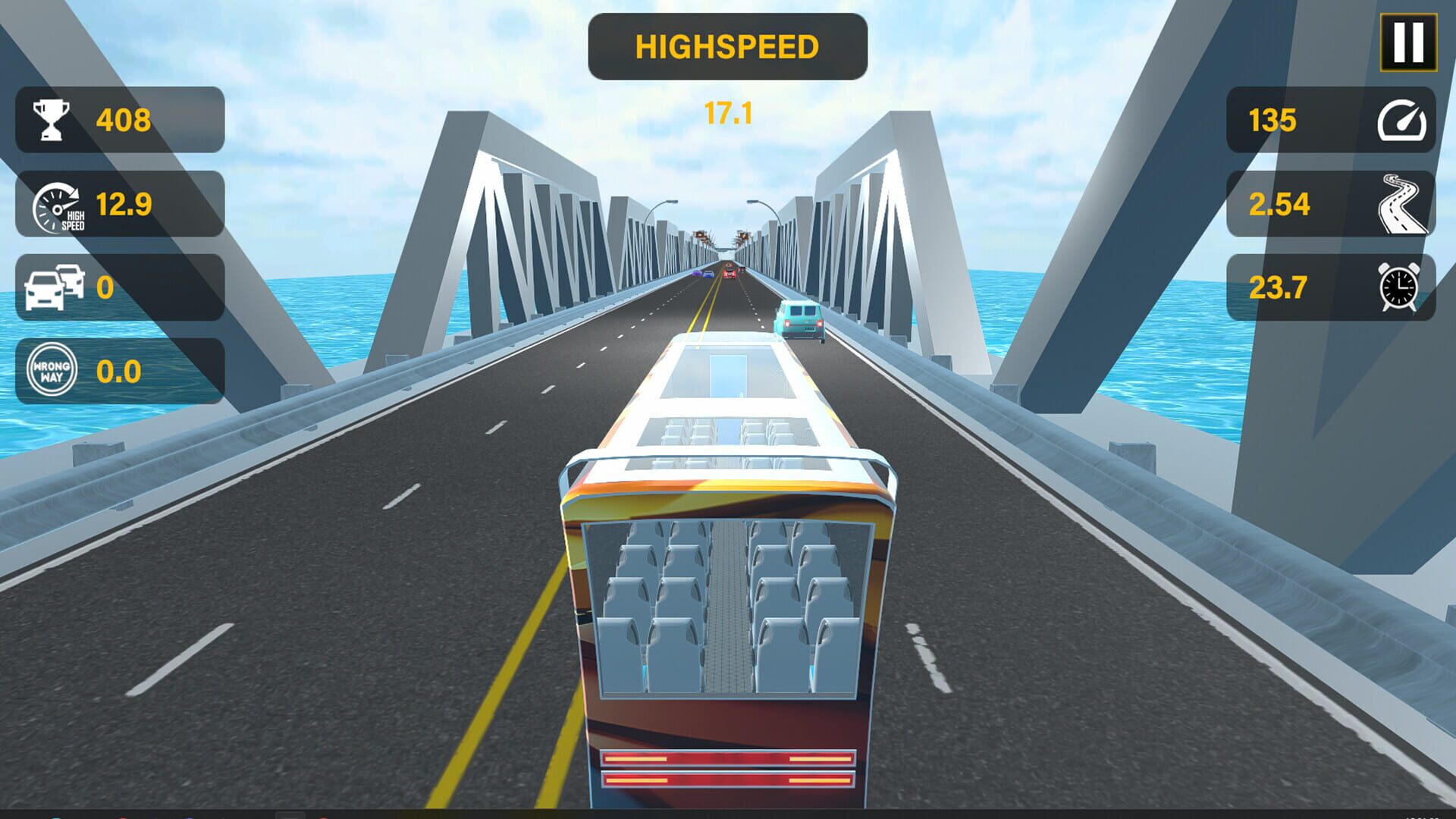Select the speedometer icon showing 135
1456x819 pixels.
(x=1401, y=121)
